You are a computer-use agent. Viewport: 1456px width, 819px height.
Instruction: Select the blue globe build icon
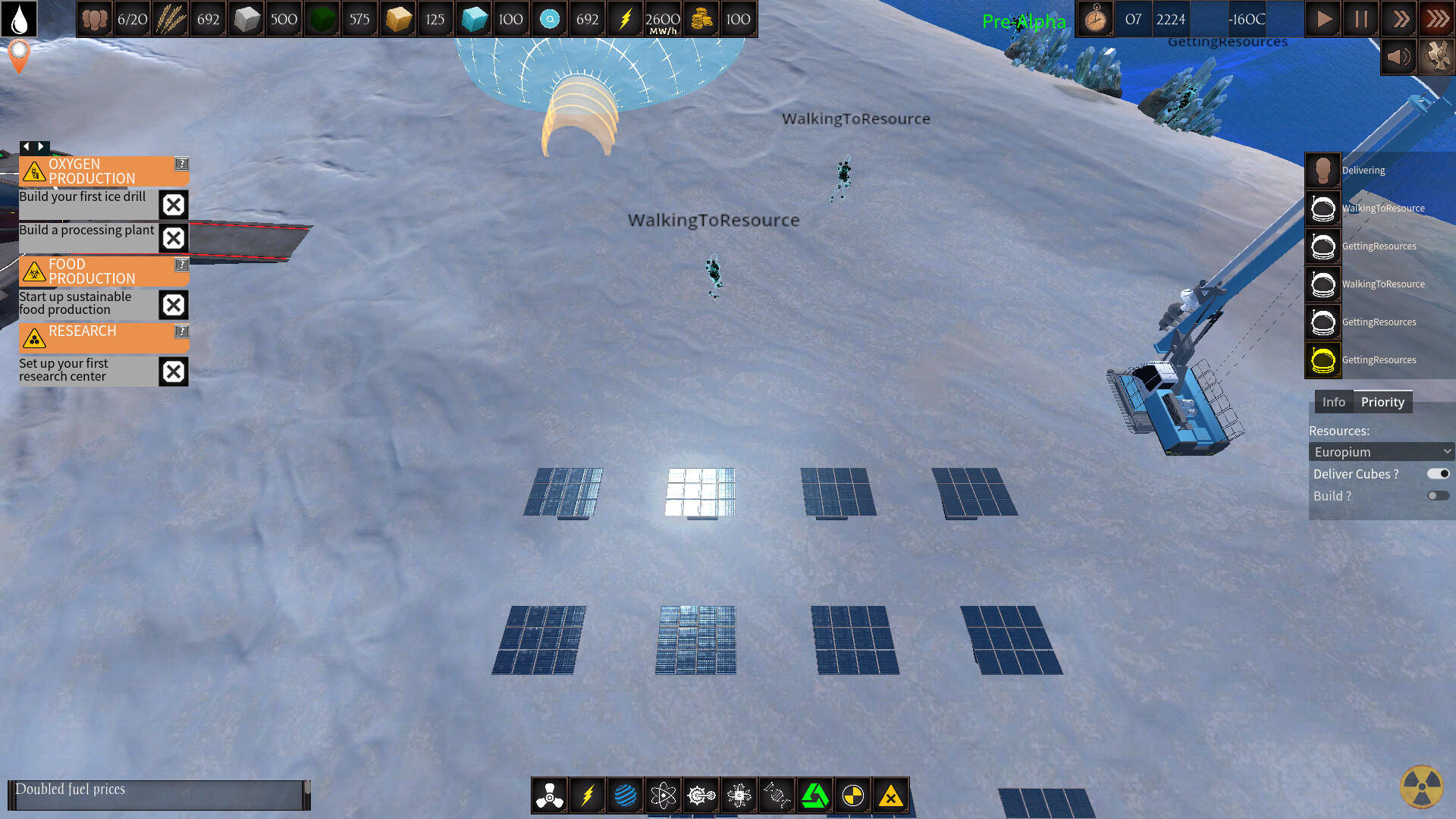pos(626,795)
